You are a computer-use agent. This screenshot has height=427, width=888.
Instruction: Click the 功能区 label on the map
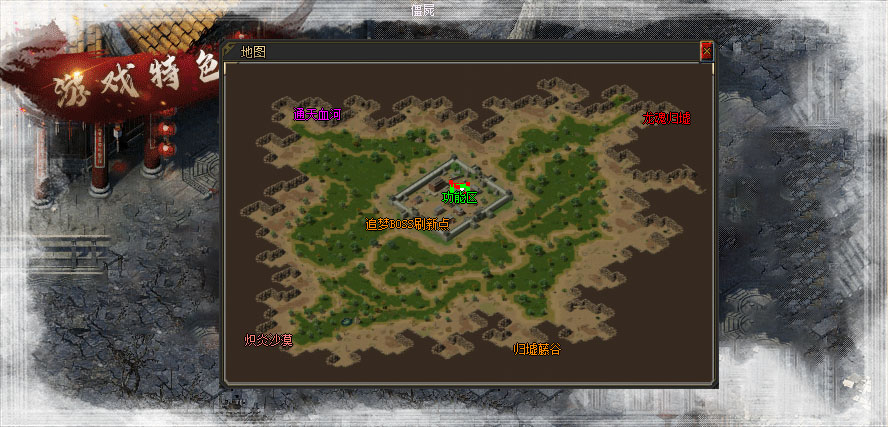tap(460, 198)
